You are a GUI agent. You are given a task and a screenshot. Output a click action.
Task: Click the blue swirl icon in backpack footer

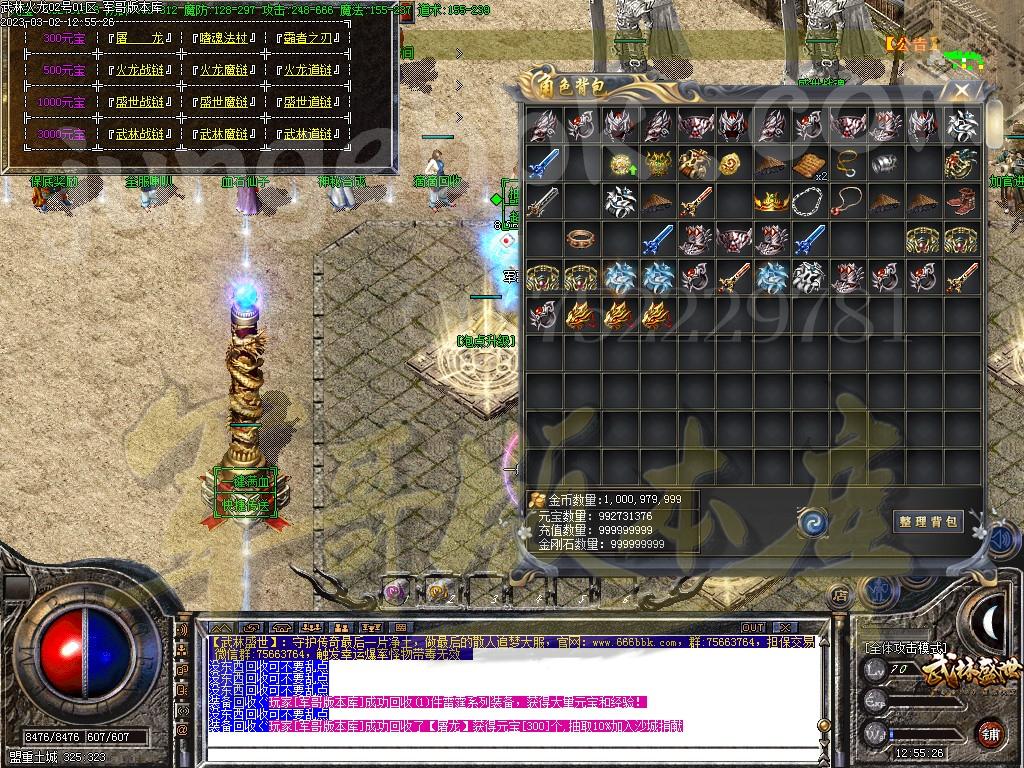[812, 521]
